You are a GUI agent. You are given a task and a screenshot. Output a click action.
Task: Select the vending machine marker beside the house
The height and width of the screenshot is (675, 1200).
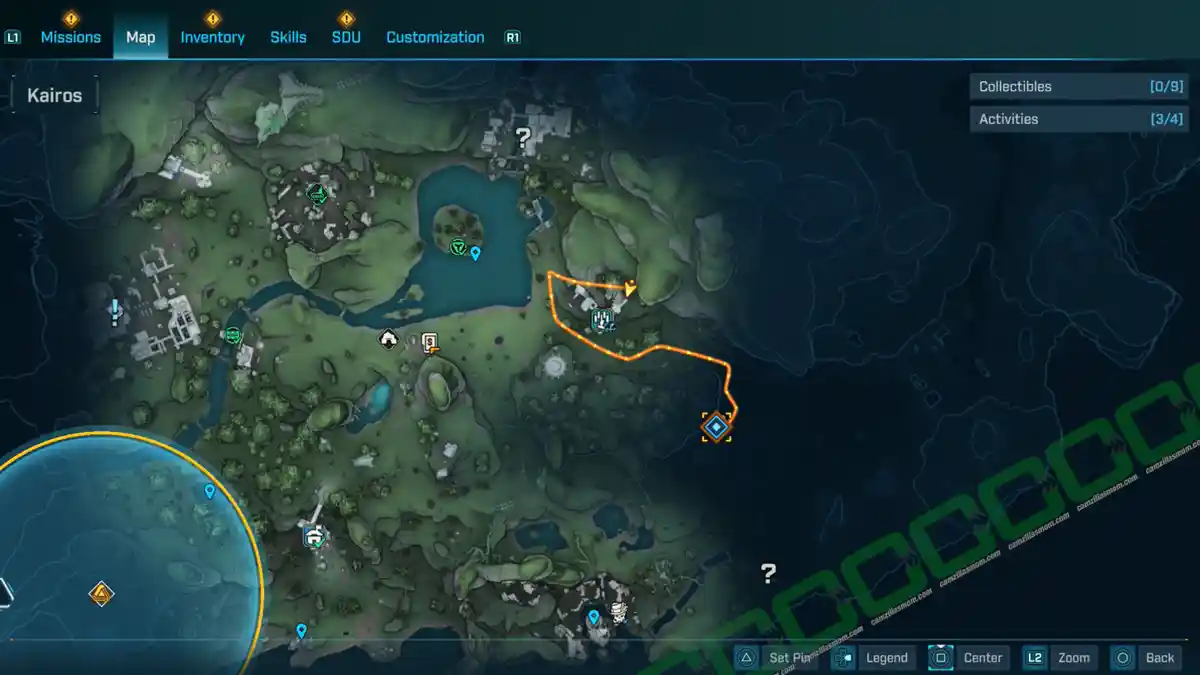pyautogui.click(x=430, y=342)
